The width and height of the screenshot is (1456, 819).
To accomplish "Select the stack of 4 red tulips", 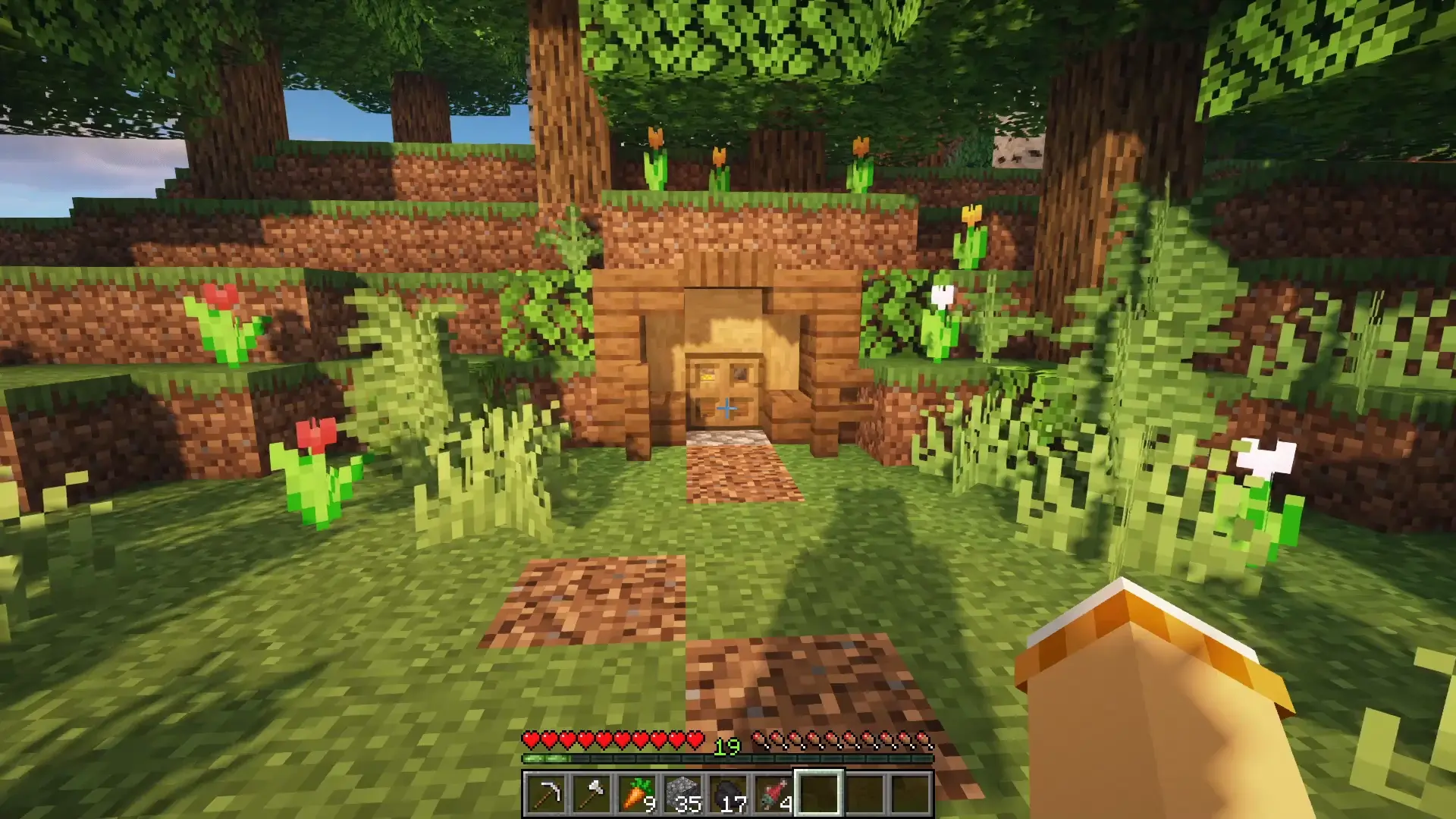I will pos(776,791).
